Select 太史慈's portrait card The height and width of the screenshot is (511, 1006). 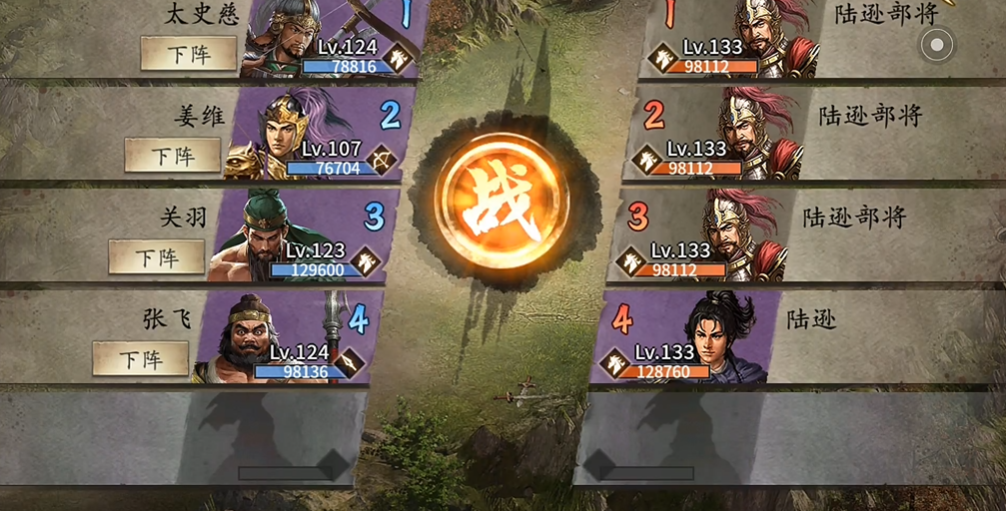click(x=330, y=40)
